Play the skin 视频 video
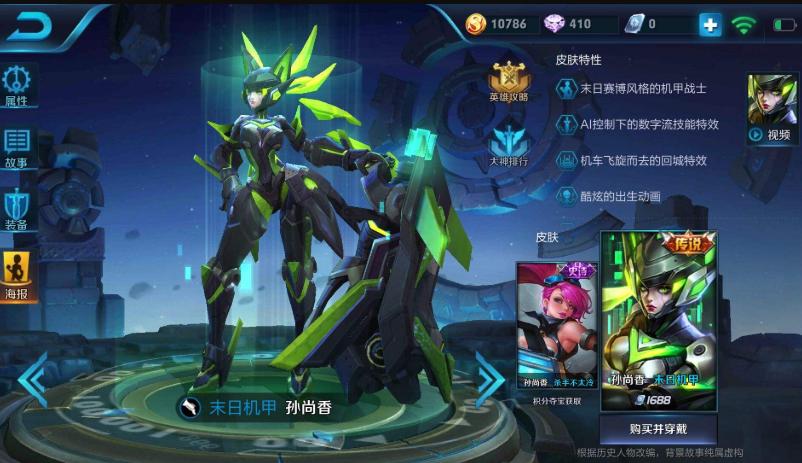 pos(771,109)
